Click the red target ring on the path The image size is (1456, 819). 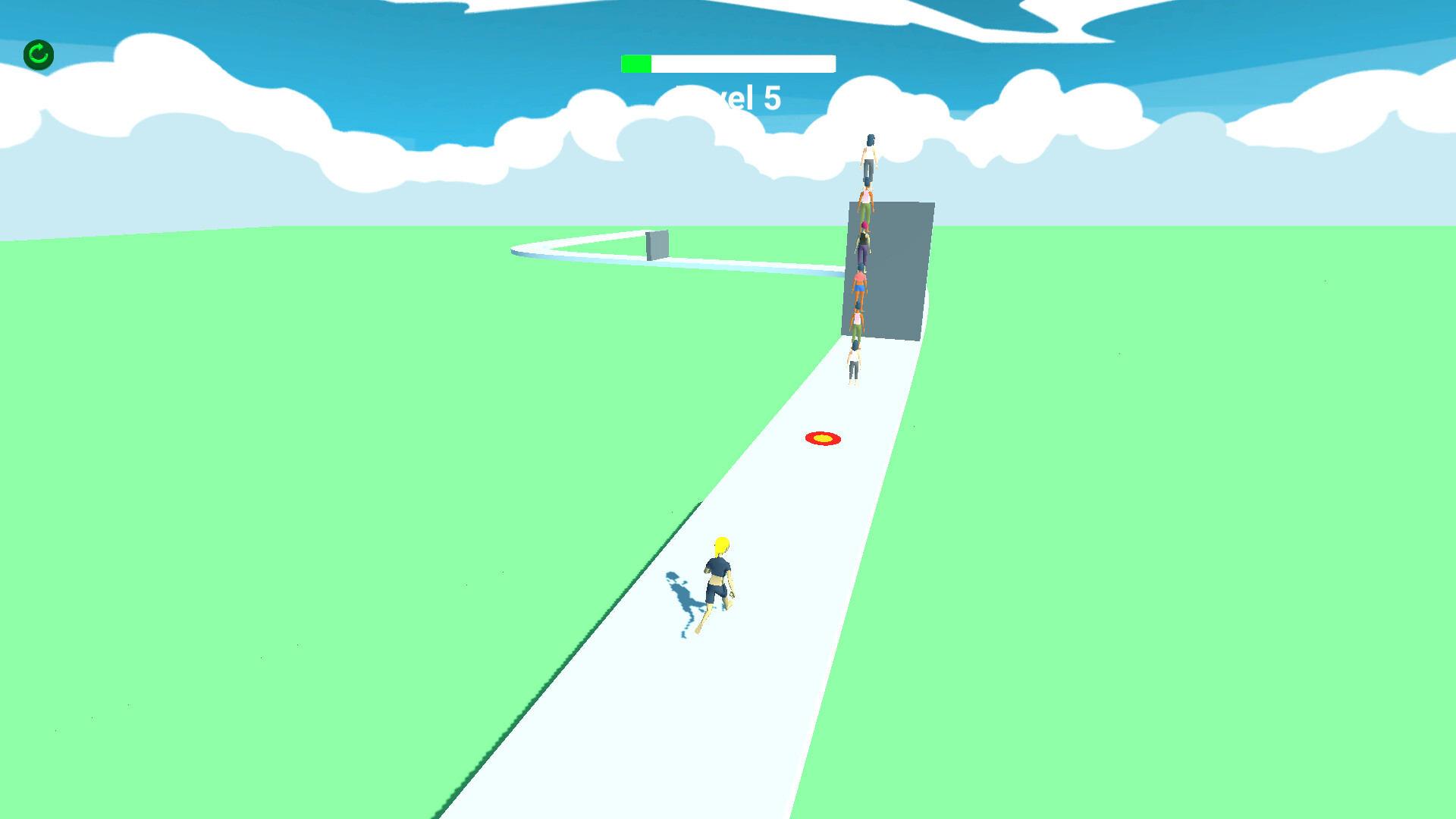pyautogui.click(x=823, y=437)
